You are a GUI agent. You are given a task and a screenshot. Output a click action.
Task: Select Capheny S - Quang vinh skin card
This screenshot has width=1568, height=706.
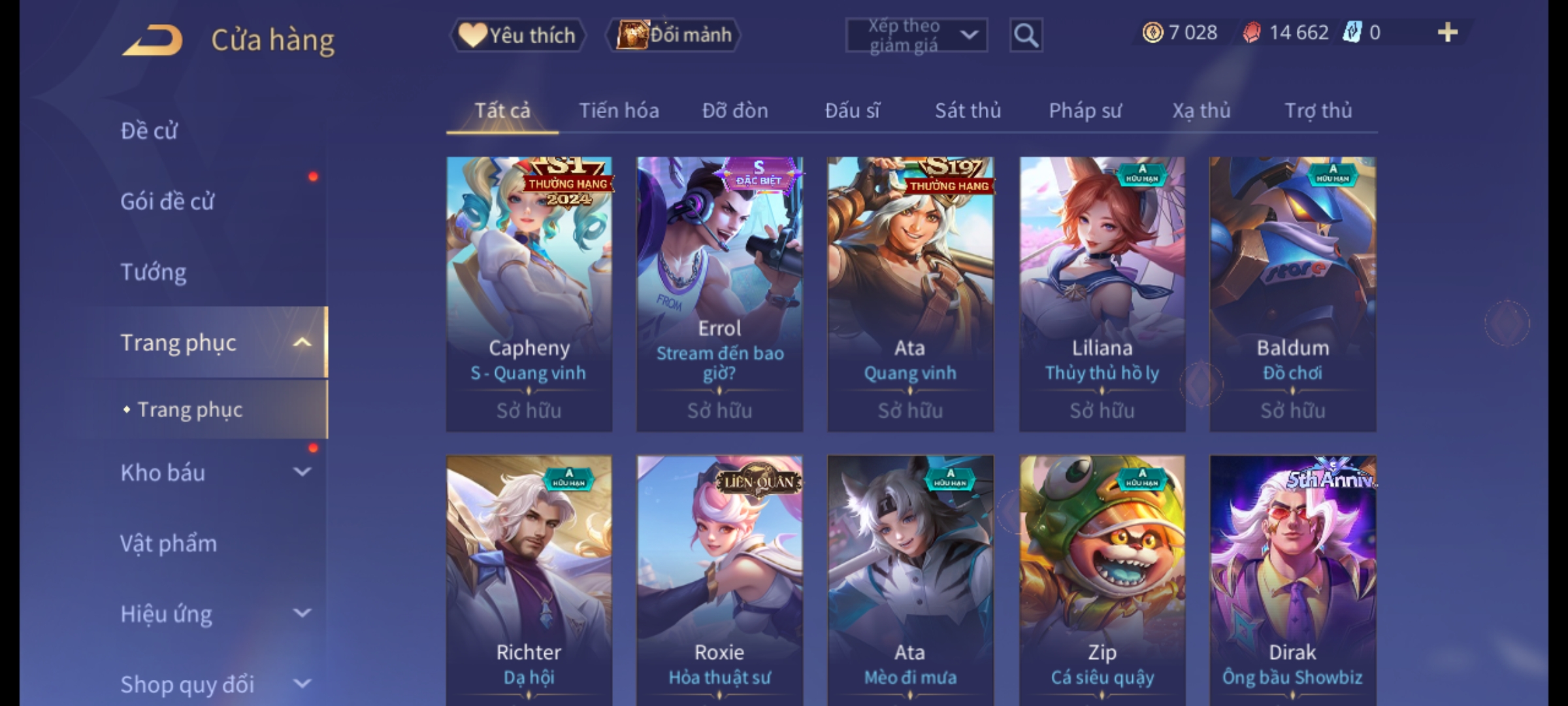pyautogui.click(x=529, y=294)
